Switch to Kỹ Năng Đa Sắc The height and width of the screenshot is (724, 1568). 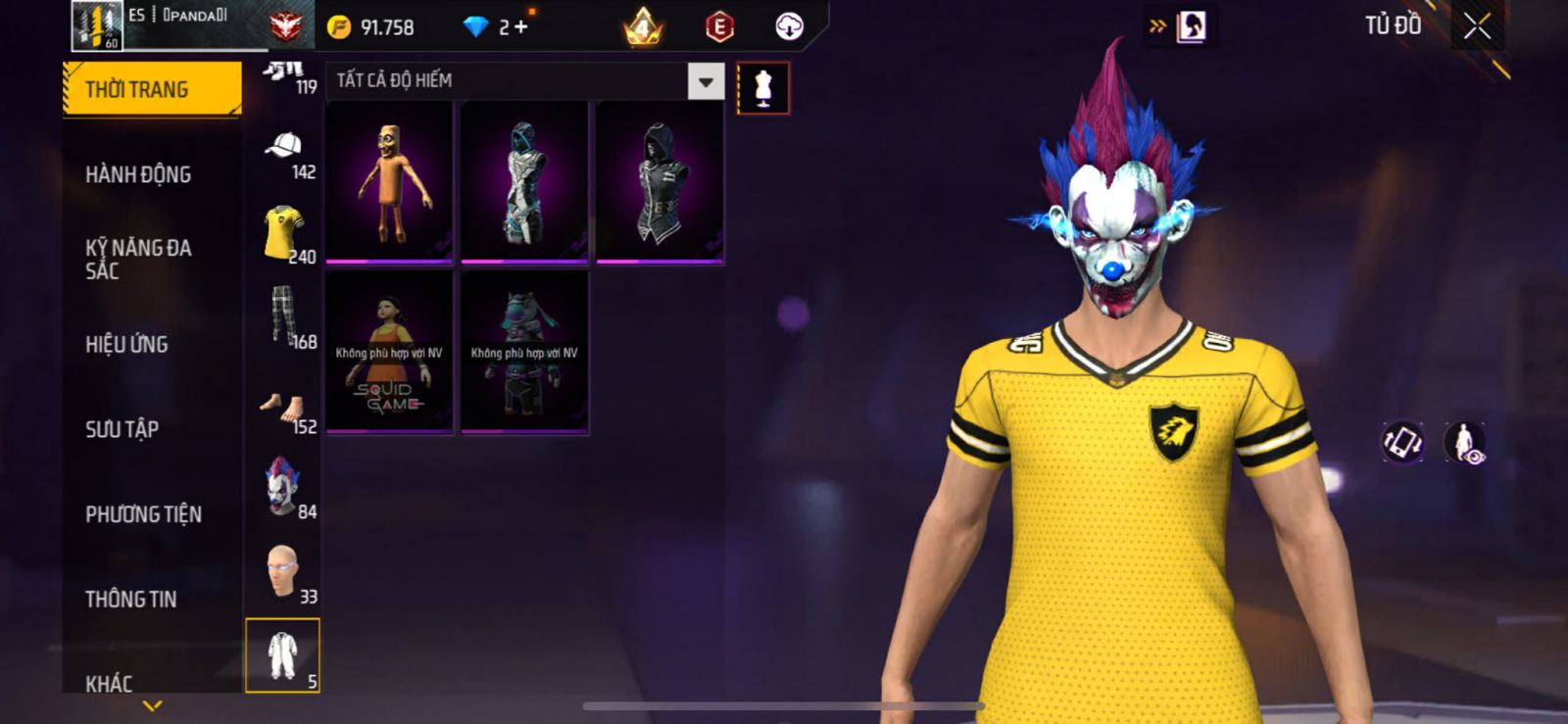click(138, 259)
